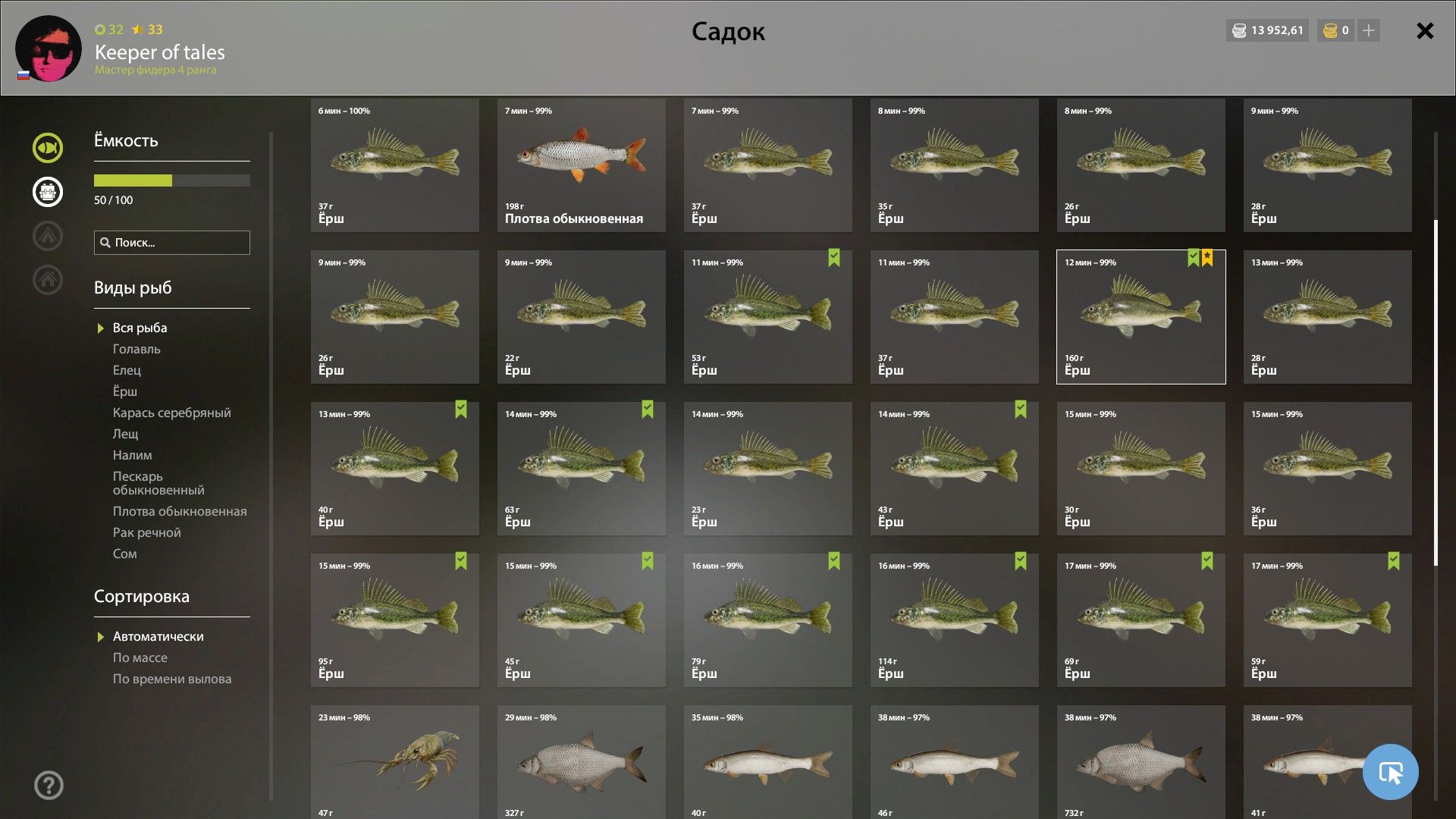The height and width of the screenshot is (819, 1456).
Task: Show Вся рыба in the keepnet
Action: click(140, 328)
